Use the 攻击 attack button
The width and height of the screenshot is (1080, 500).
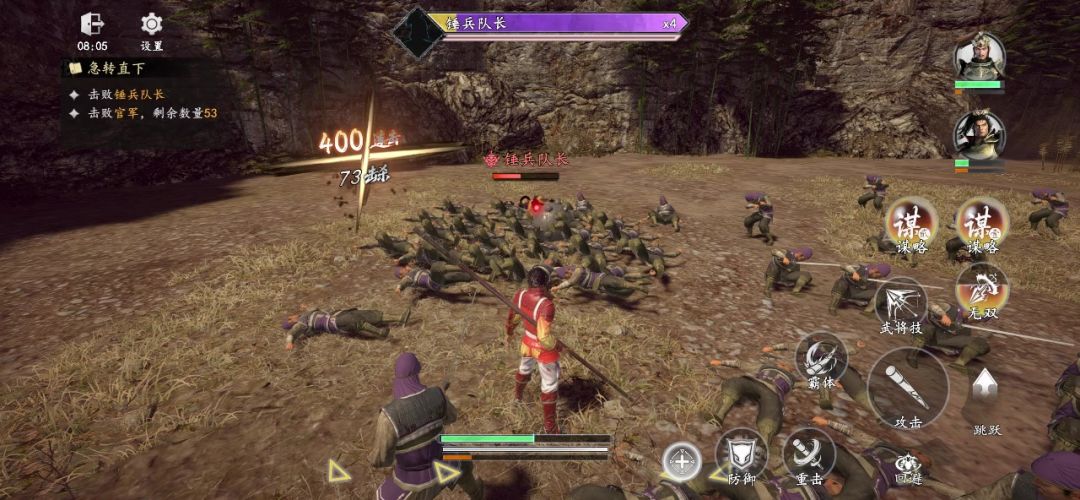908,387
